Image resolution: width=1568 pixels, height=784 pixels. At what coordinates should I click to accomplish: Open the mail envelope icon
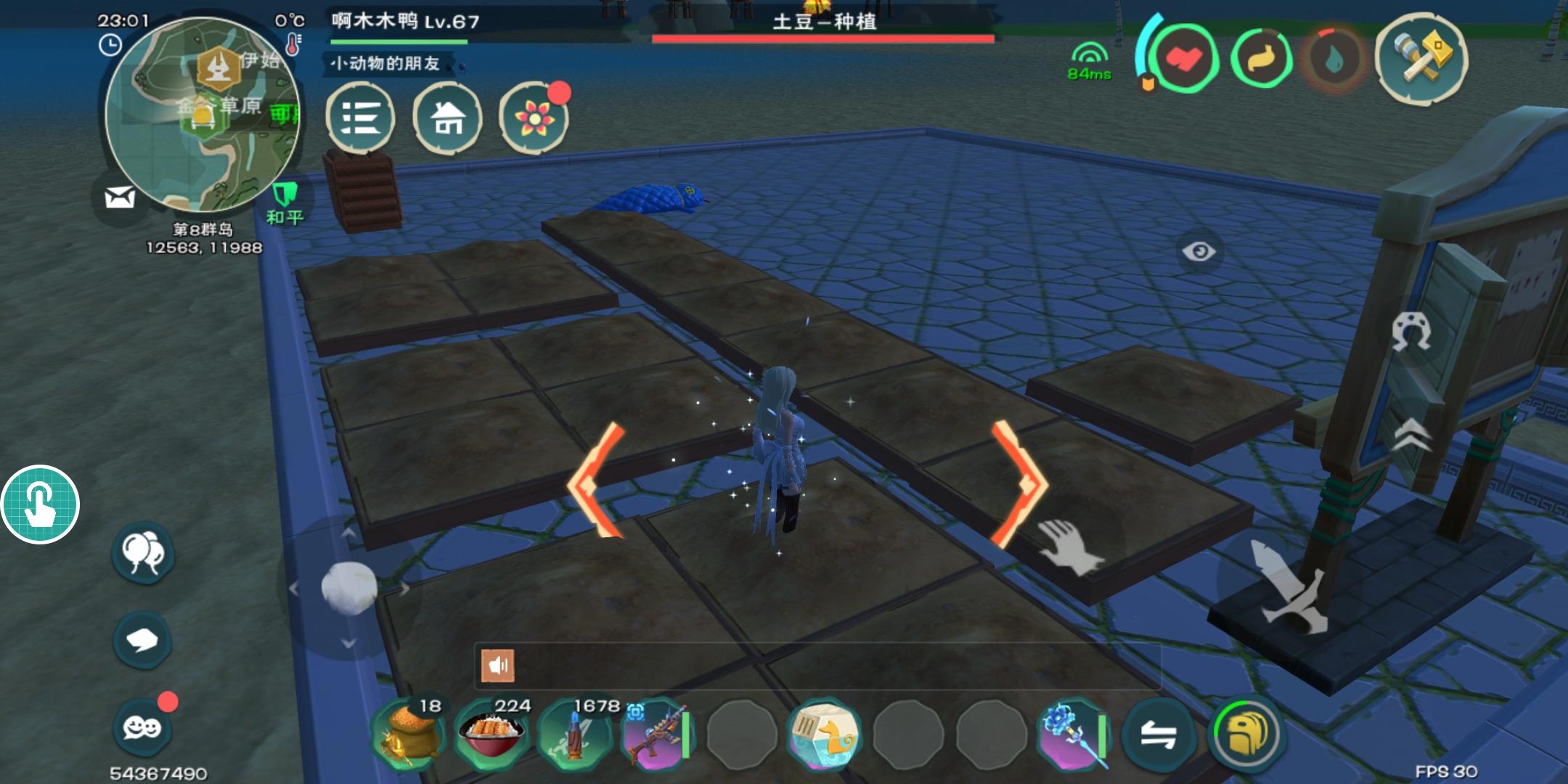(118, 196)
